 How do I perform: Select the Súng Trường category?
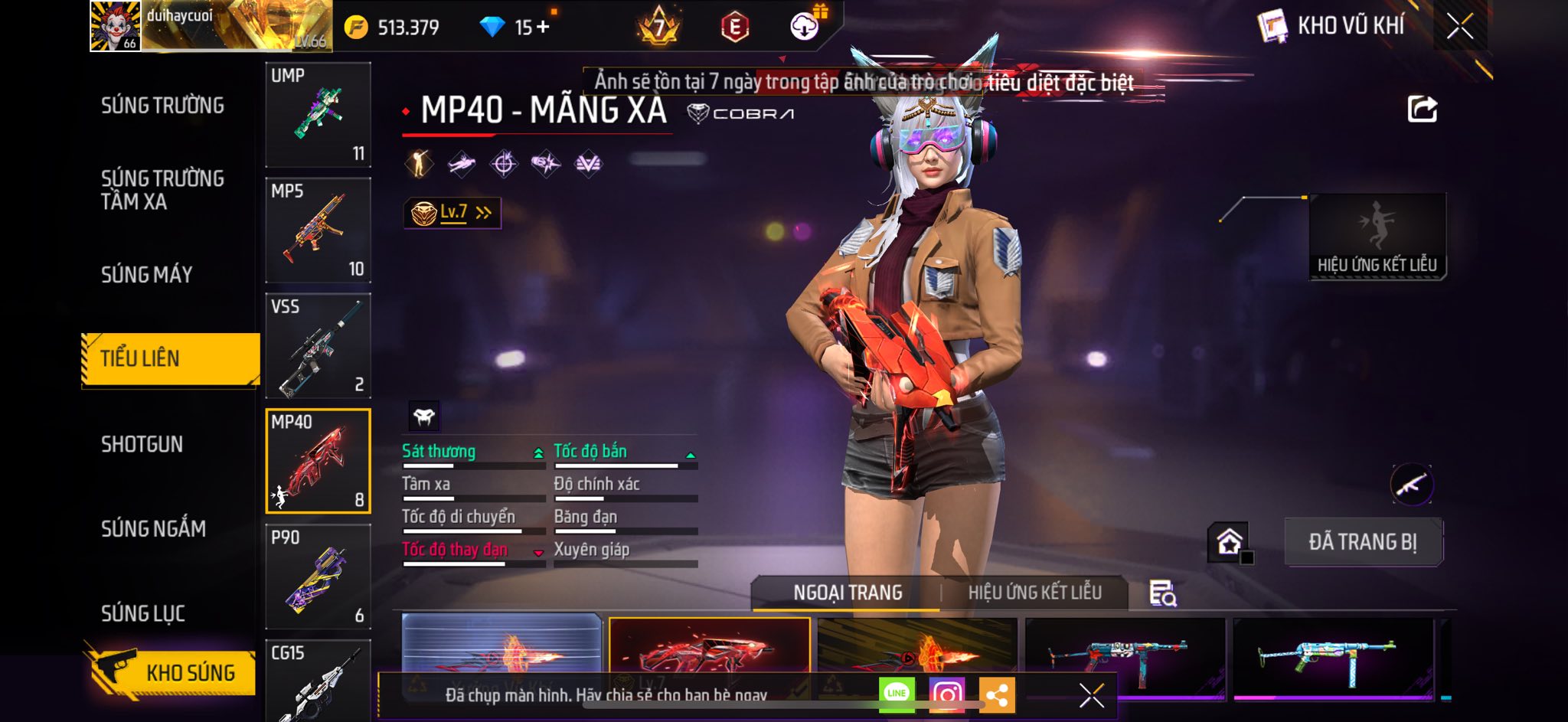coord(162,106)
